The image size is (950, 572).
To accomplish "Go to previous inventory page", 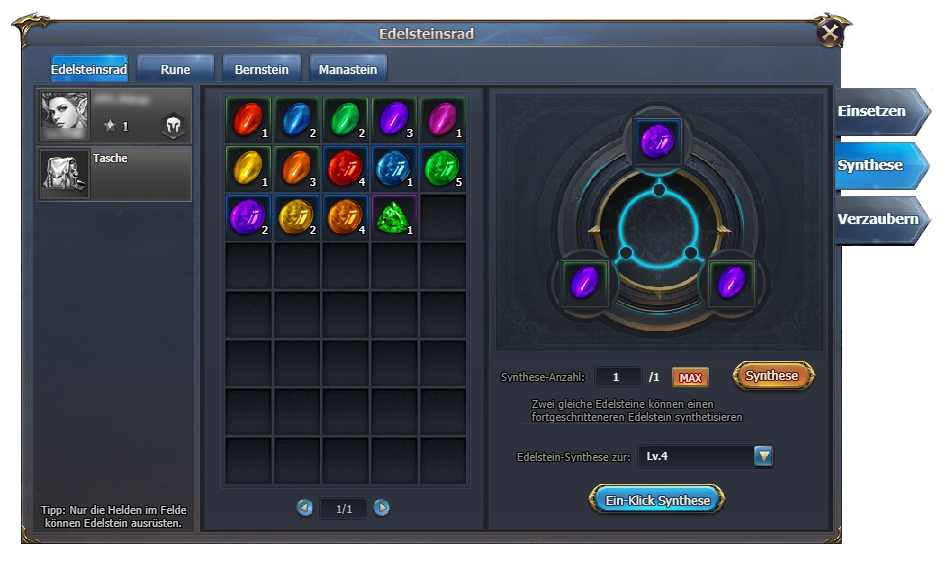I will (x=305, y=508).
